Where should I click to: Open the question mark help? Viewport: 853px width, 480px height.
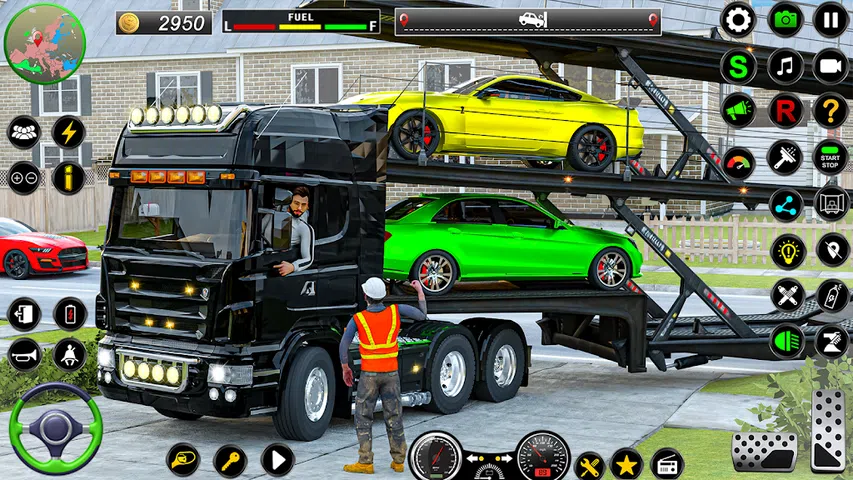coord(830,111)
